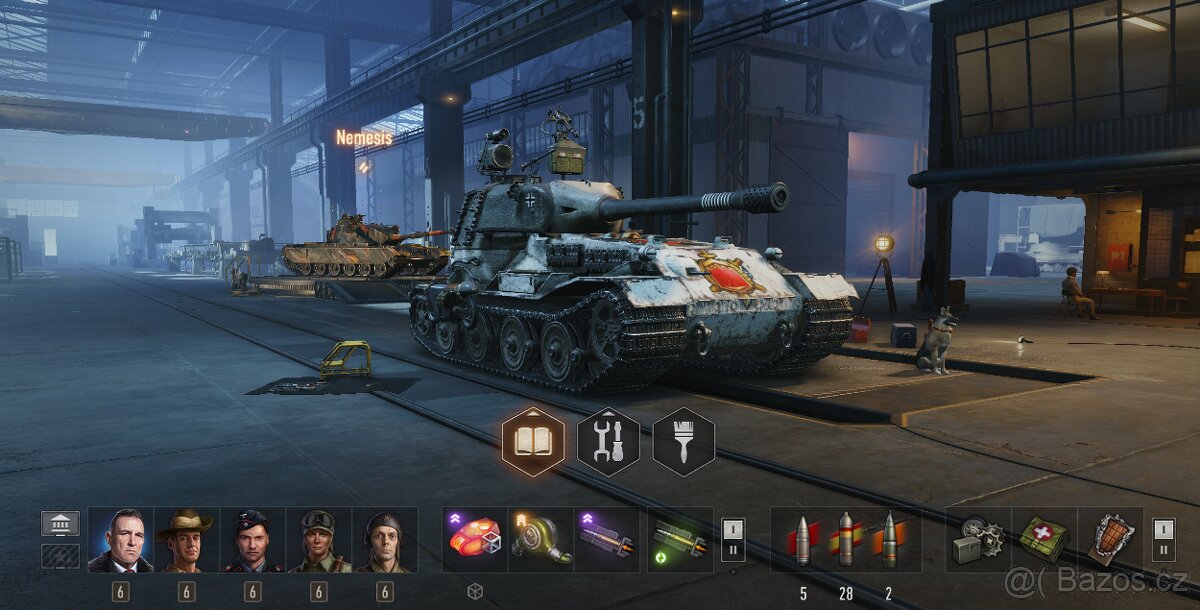Choose the first shell type with count 5

point(803,540)
